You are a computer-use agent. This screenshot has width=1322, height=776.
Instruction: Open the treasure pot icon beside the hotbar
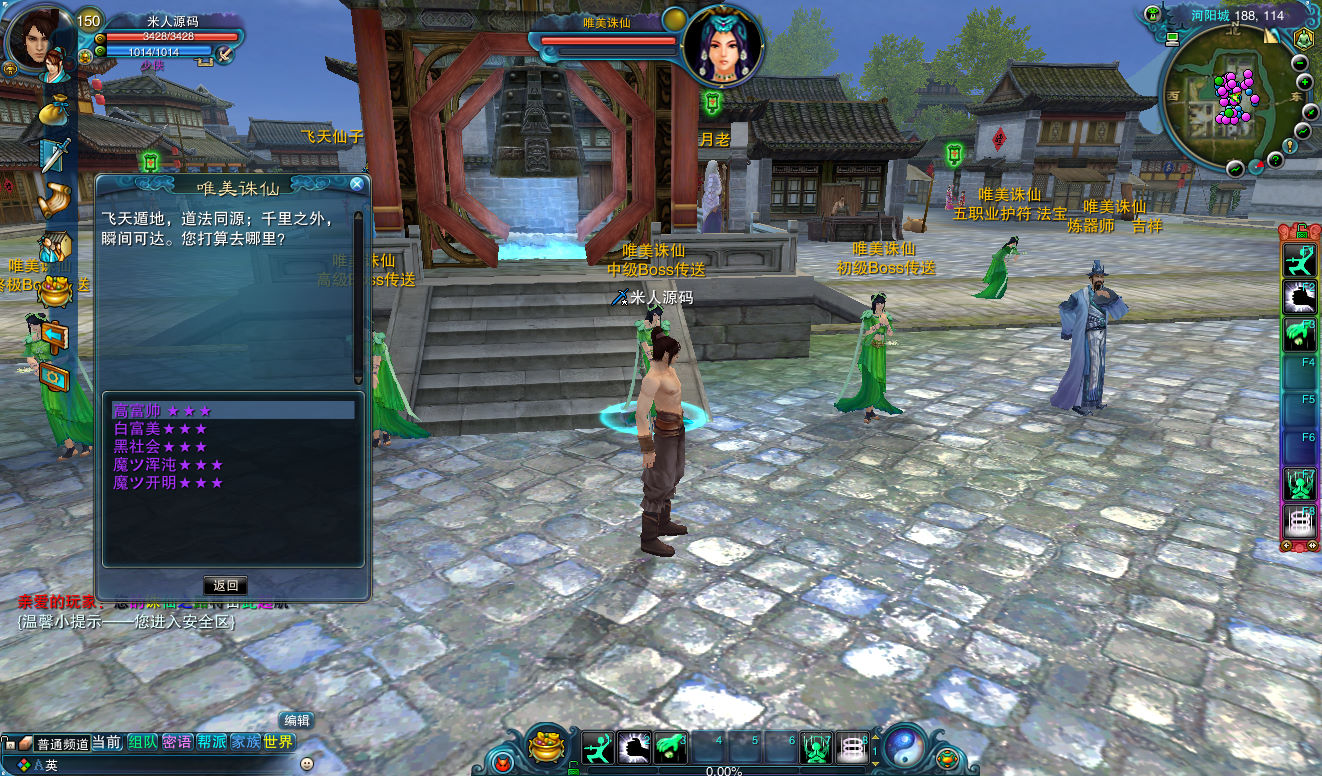pyautogui.click(x=546, y=747)
